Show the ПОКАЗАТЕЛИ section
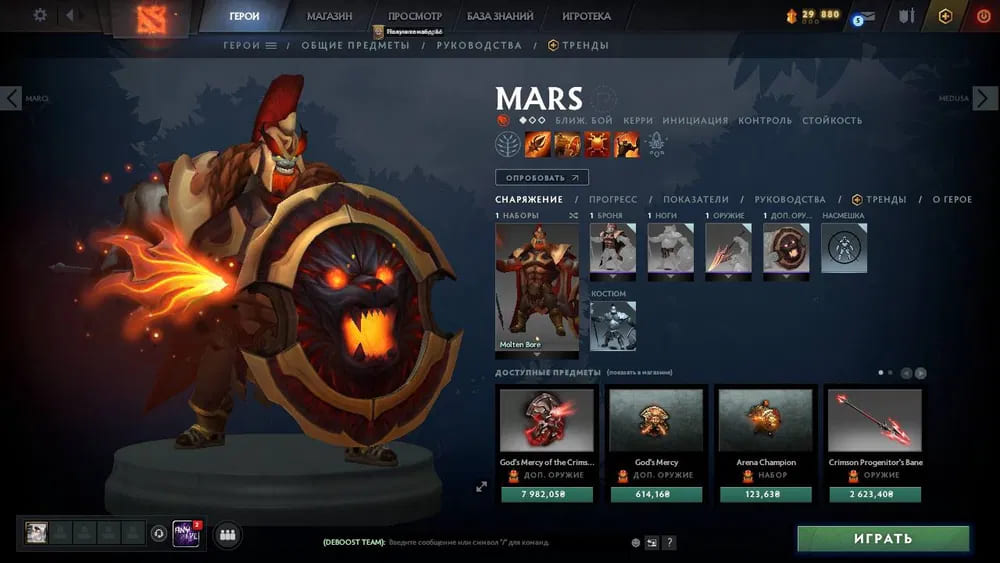1000x563 pixels. point(696,200)
